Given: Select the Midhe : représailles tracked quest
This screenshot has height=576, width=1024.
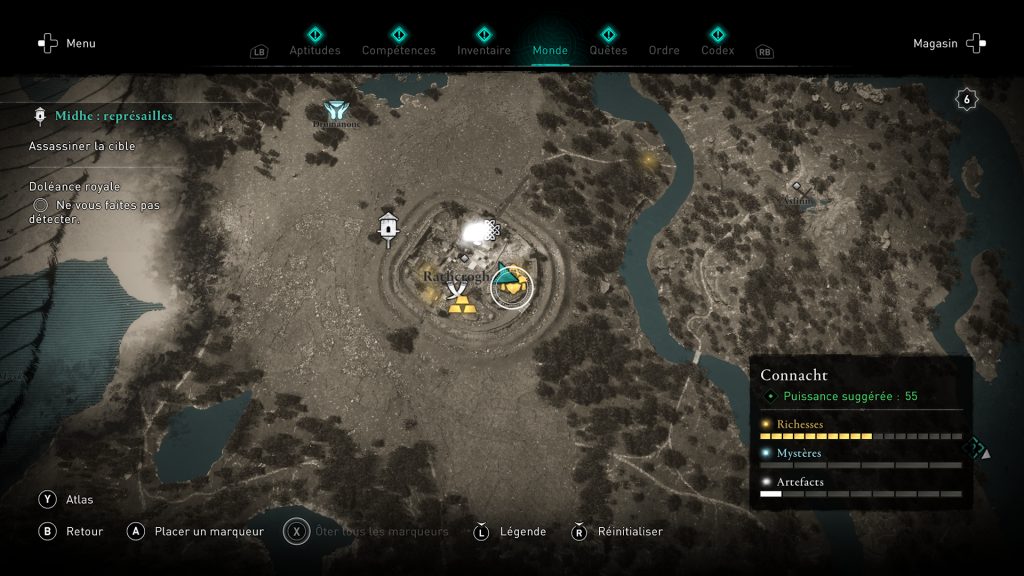Looking at the screenshot, I should point(113,116).
